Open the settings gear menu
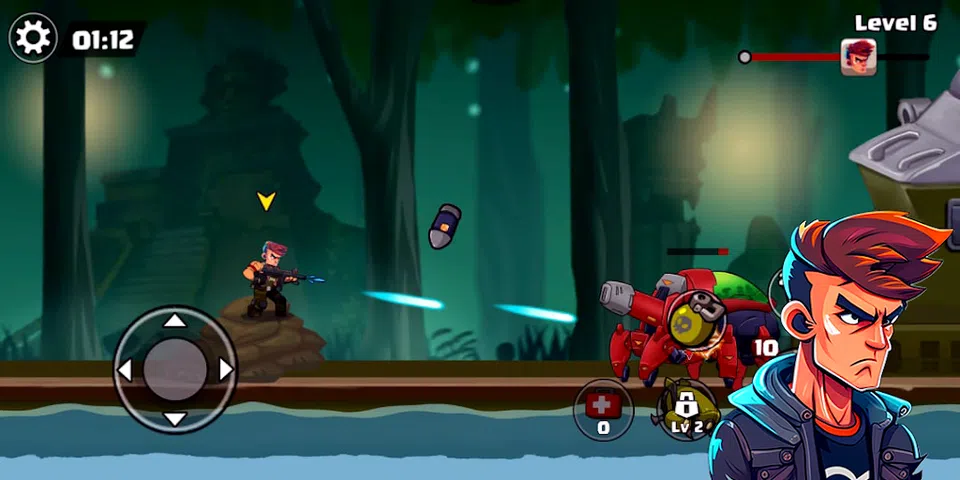This screenshot has width=960, height=480. coord(33,39)
